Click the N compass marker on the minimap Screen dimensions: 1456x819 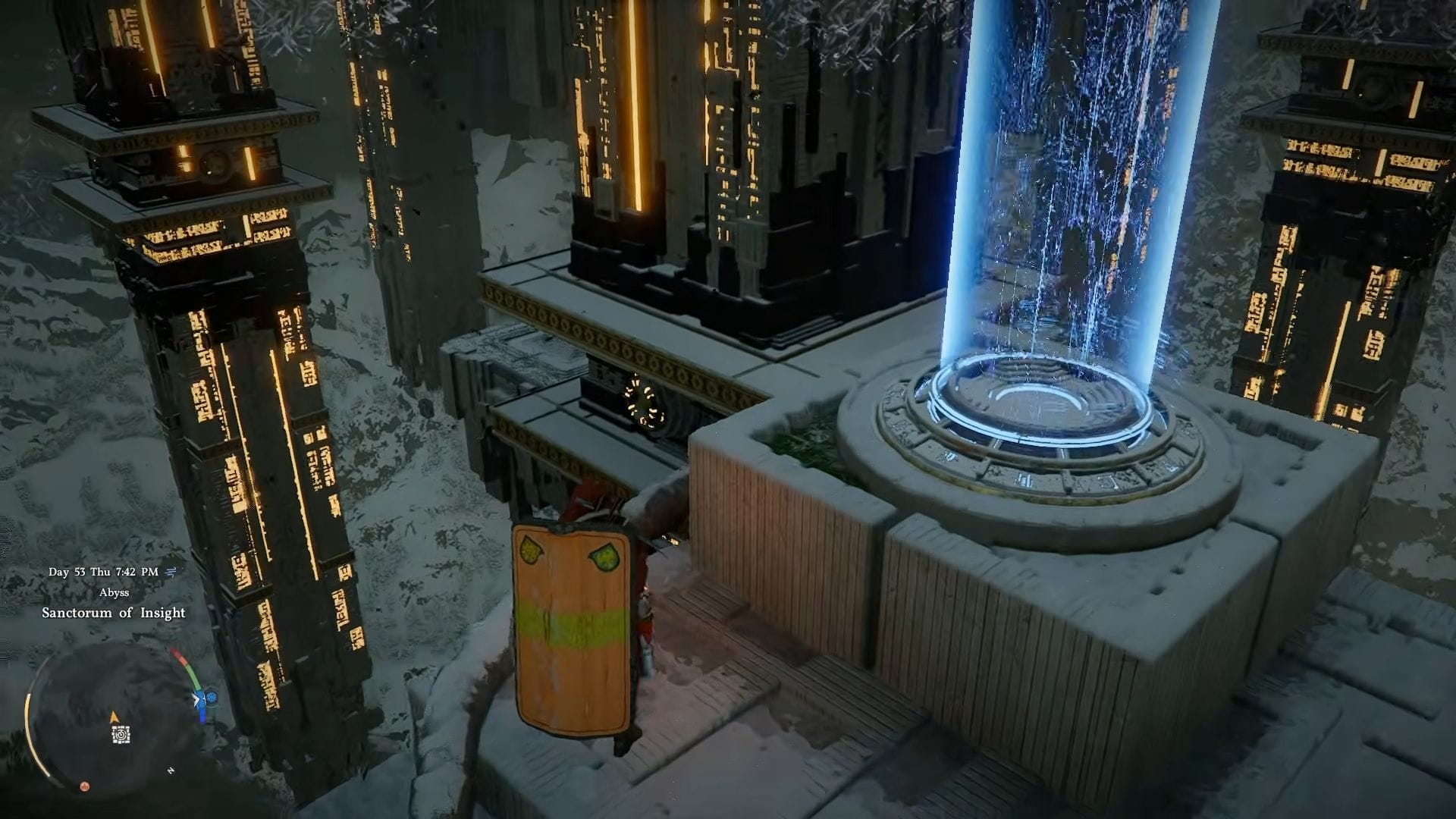coord(171,769)
